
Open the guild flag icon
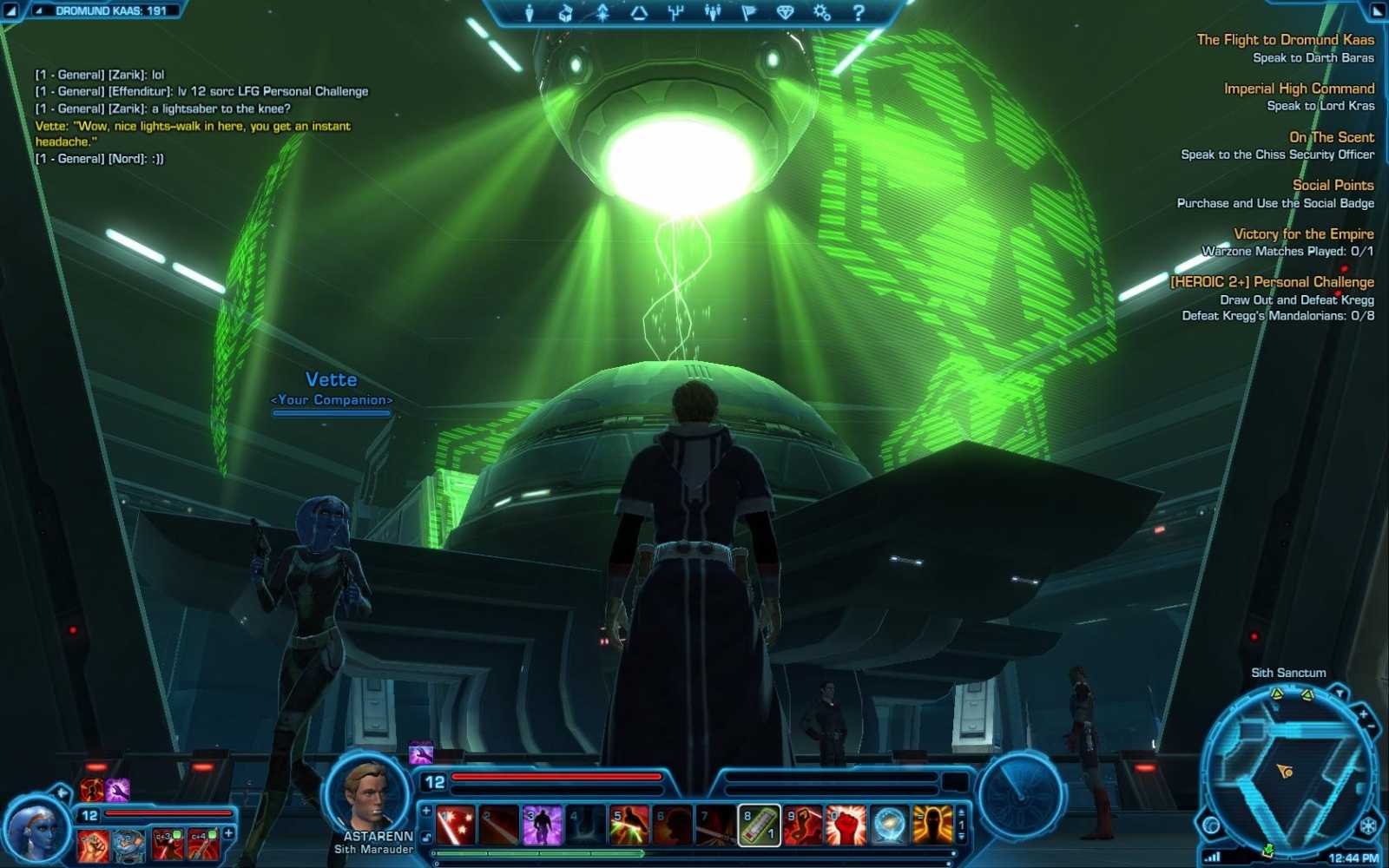(x=749, y=12)
